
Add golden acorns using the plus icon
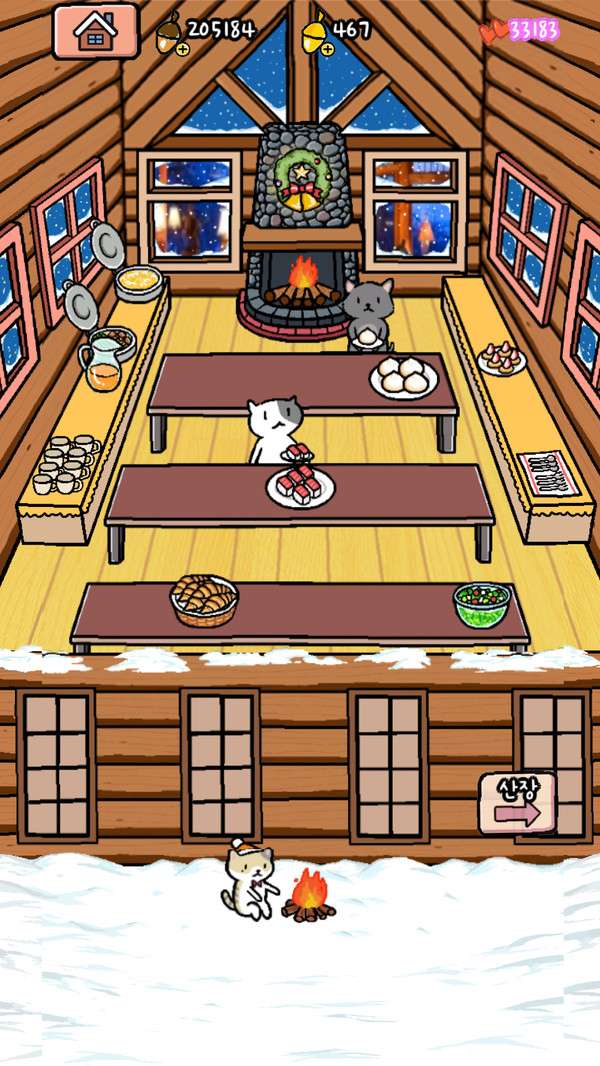(327, 47)
